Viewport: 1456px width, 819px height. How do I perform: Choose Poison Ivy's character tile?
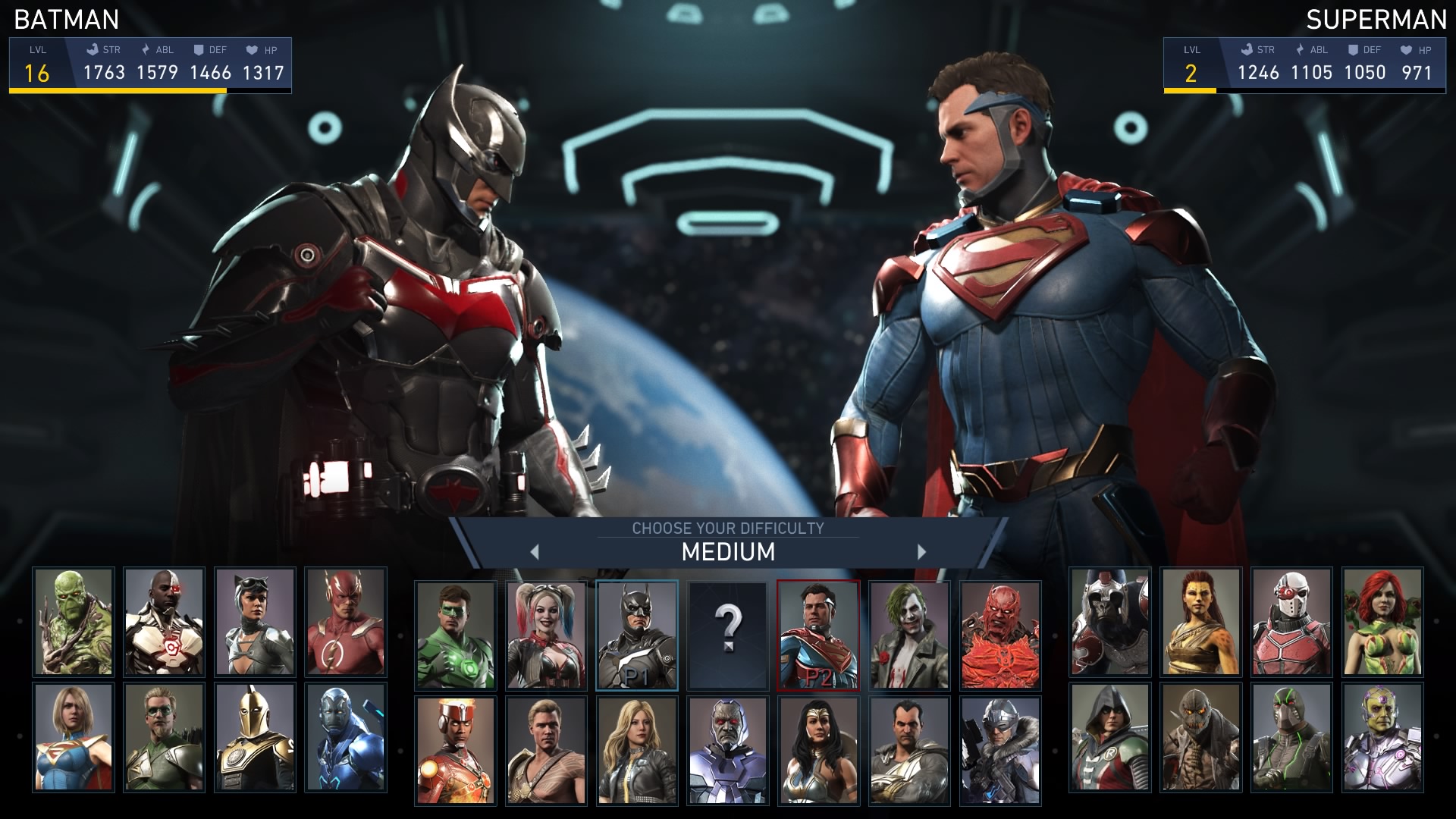1382,622
